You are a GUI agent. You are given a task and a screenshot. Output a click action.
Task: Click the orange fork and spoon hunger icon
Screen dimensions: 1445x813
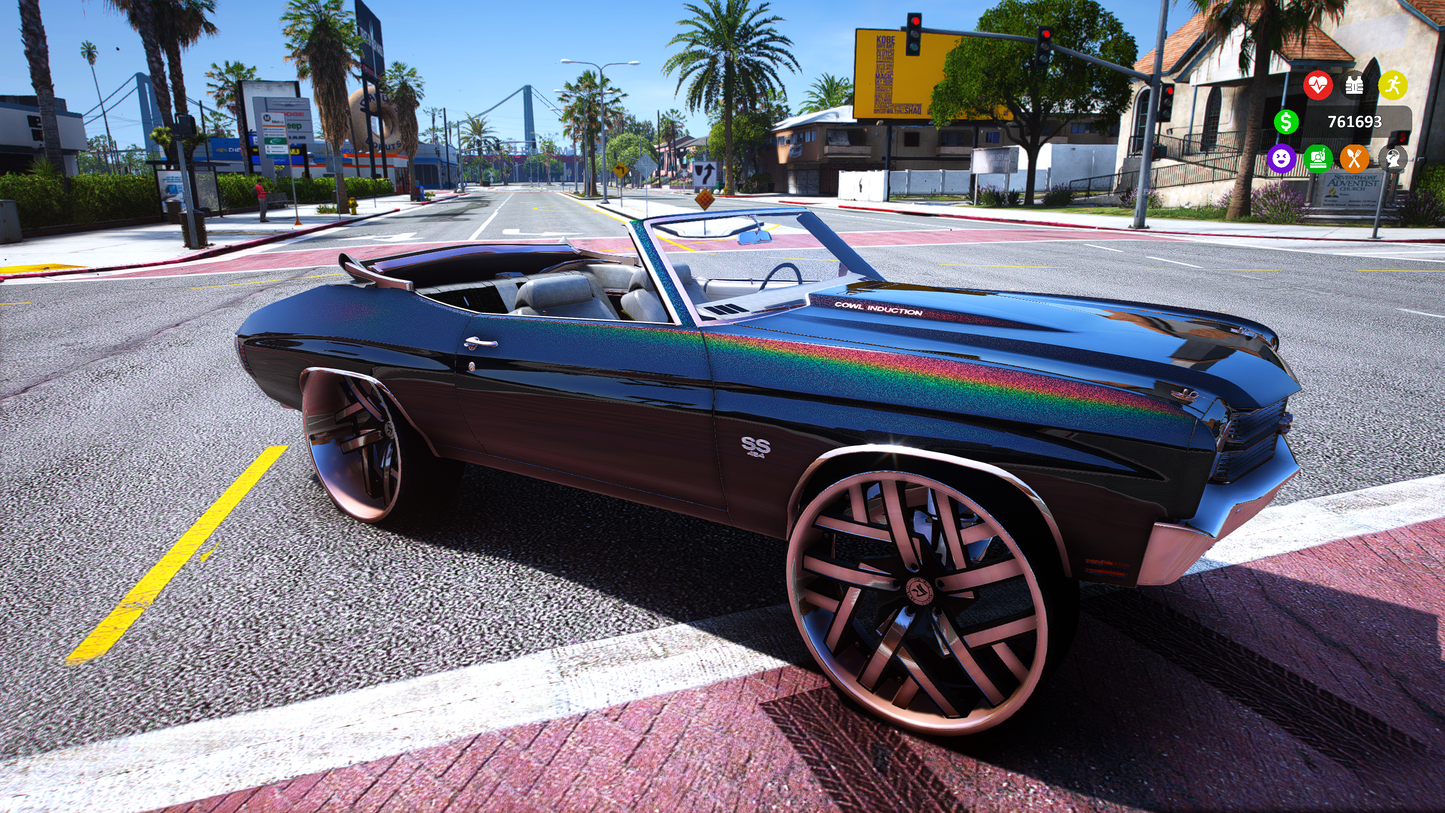(1355, 158)
